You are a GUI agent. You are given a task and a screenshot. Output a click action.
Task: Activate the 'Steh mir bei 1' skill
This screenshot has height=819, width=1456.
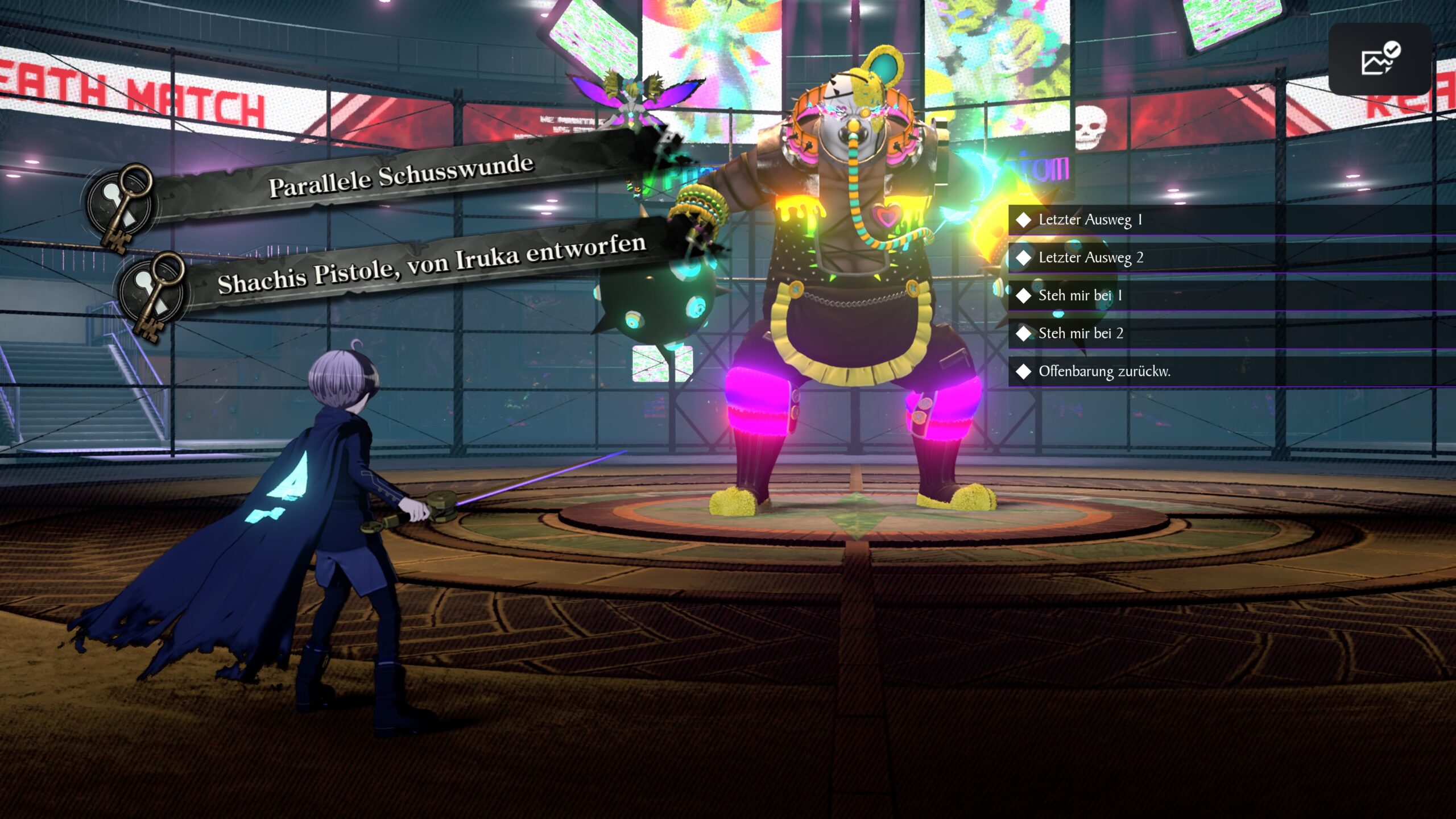tap(1079, 296)
